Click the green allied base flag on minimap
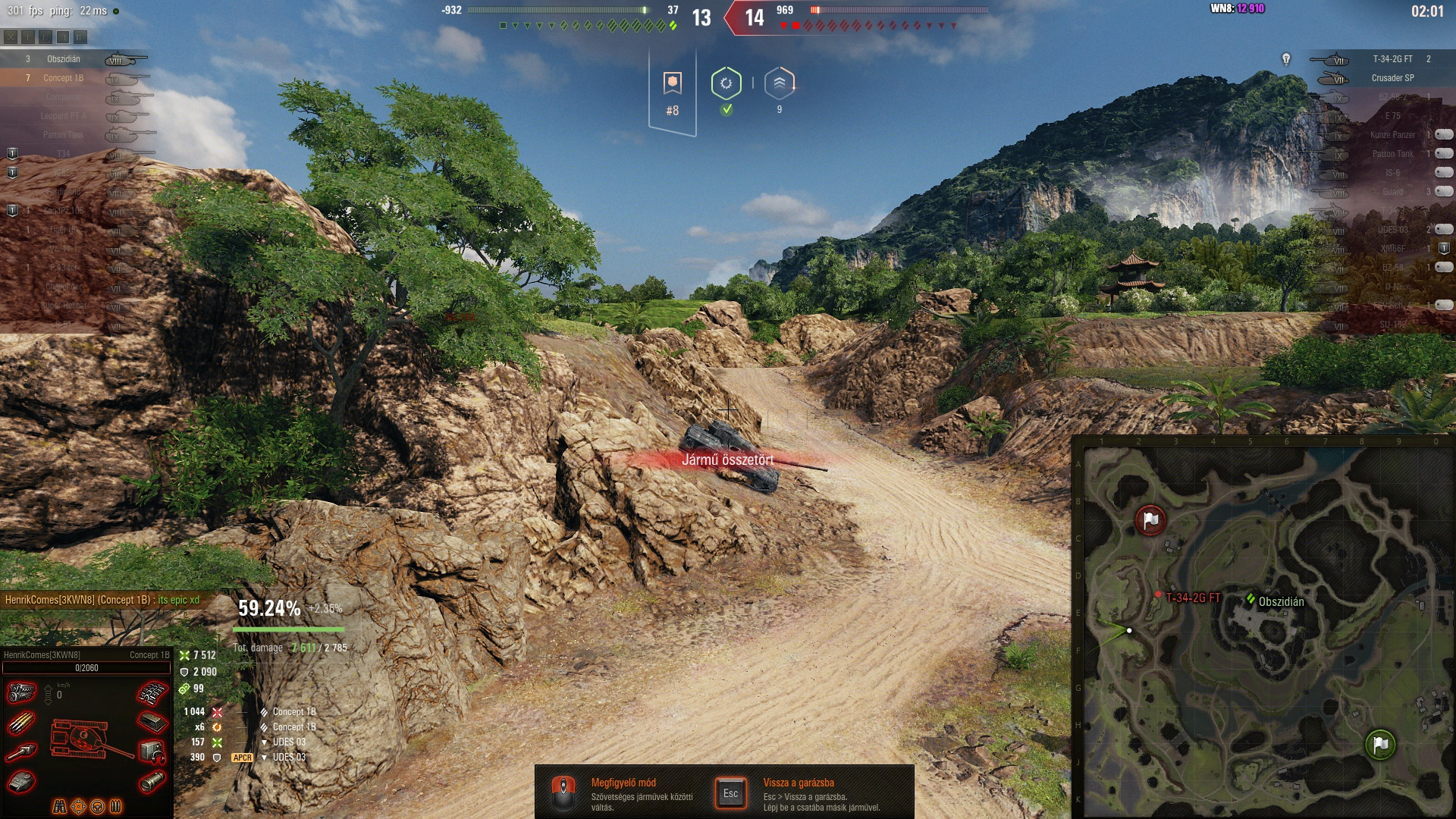 (x=1380, y=744)
